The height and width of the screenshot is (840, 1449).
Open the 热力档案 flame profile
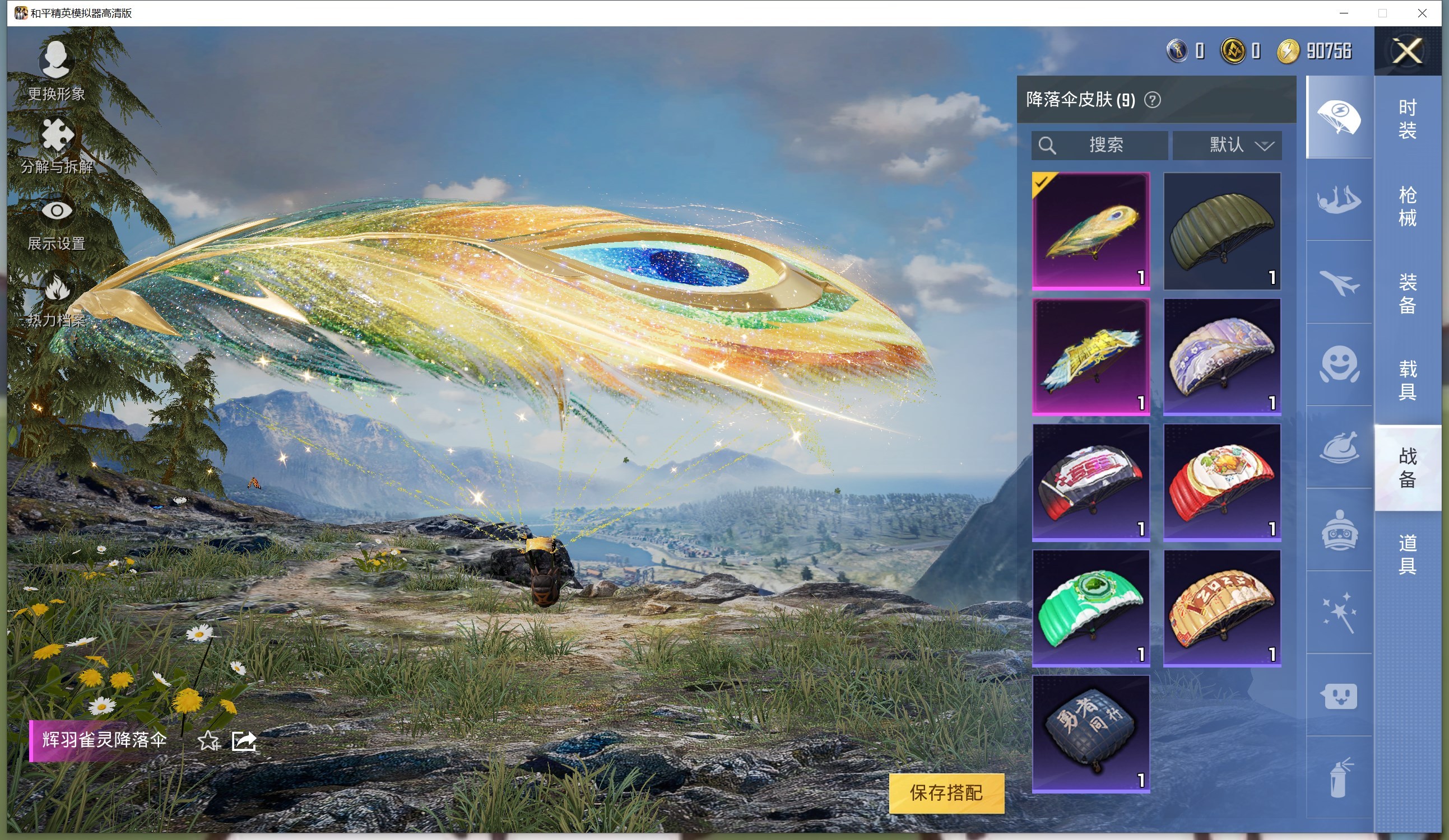(57, 299)
